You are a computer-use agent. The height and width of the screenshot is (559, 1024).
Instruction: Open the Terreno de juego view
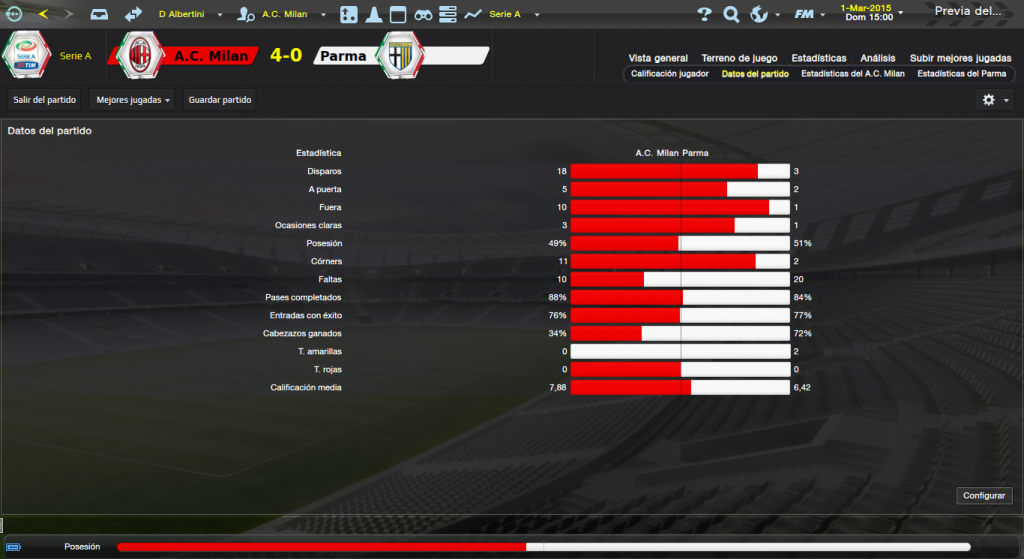(739, 58)
